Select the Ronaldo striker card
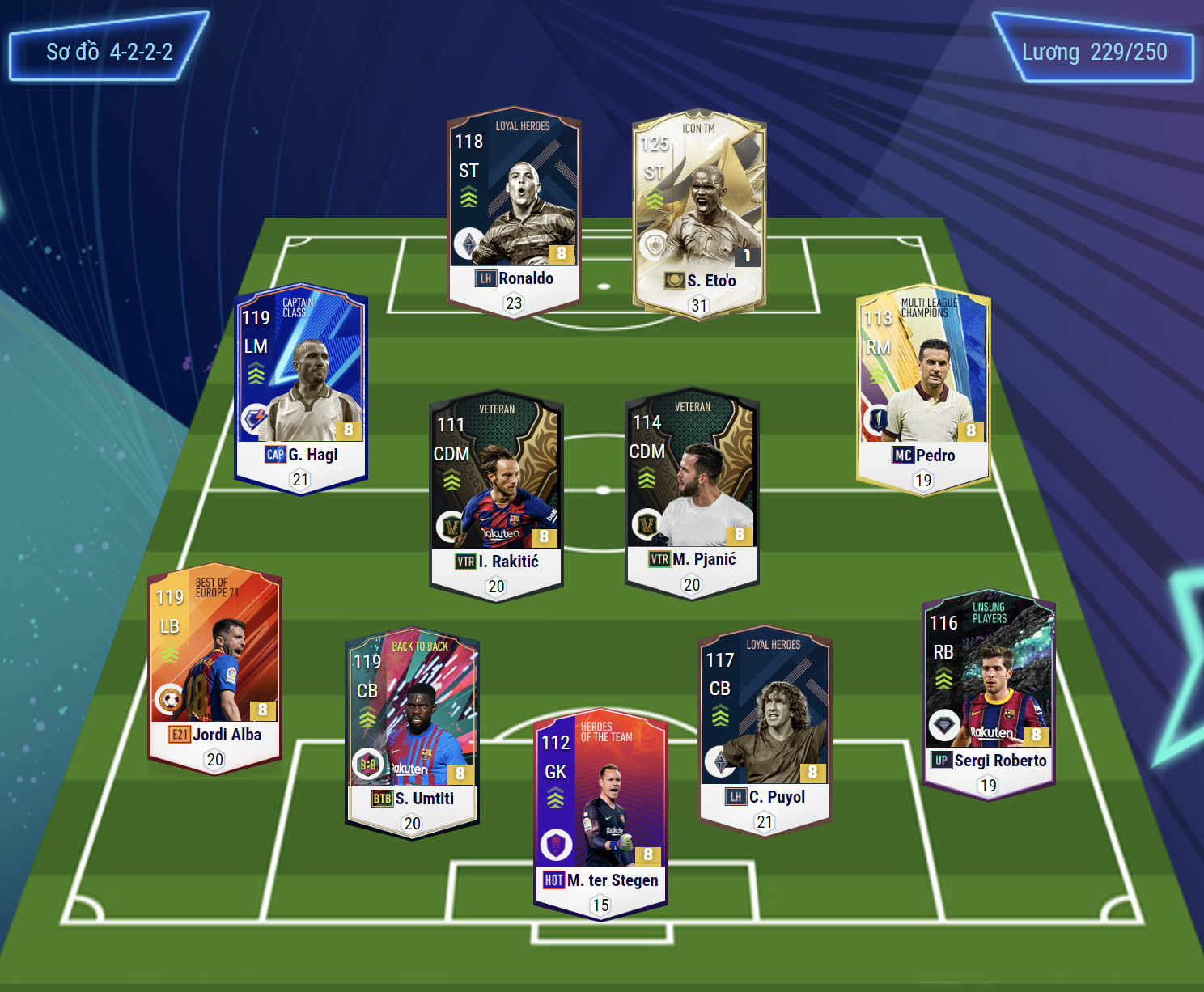This screenshot has width=1204, height=992. 514,212
